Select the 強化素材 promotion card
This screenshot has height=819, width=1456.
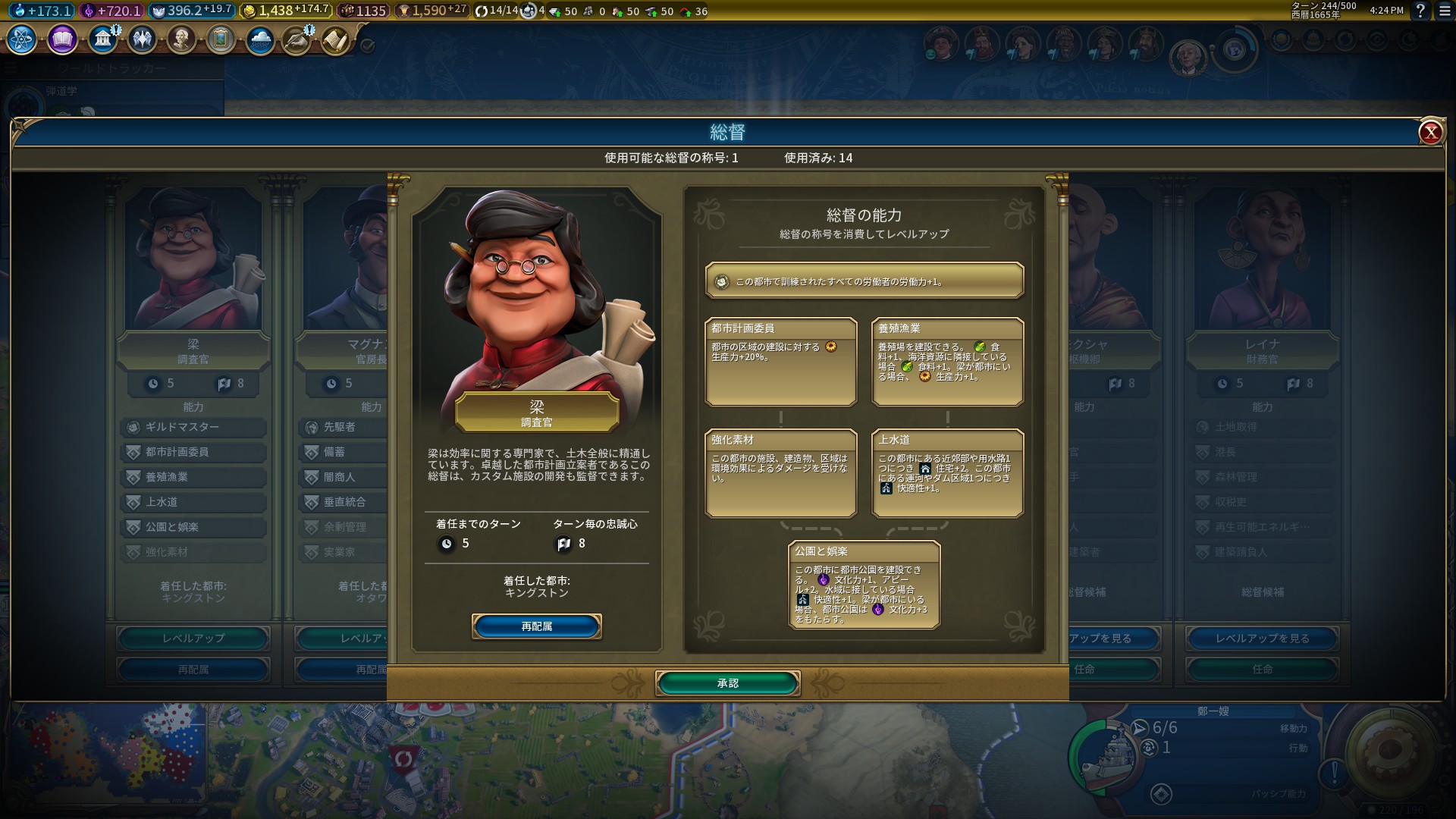coord(780,472)
